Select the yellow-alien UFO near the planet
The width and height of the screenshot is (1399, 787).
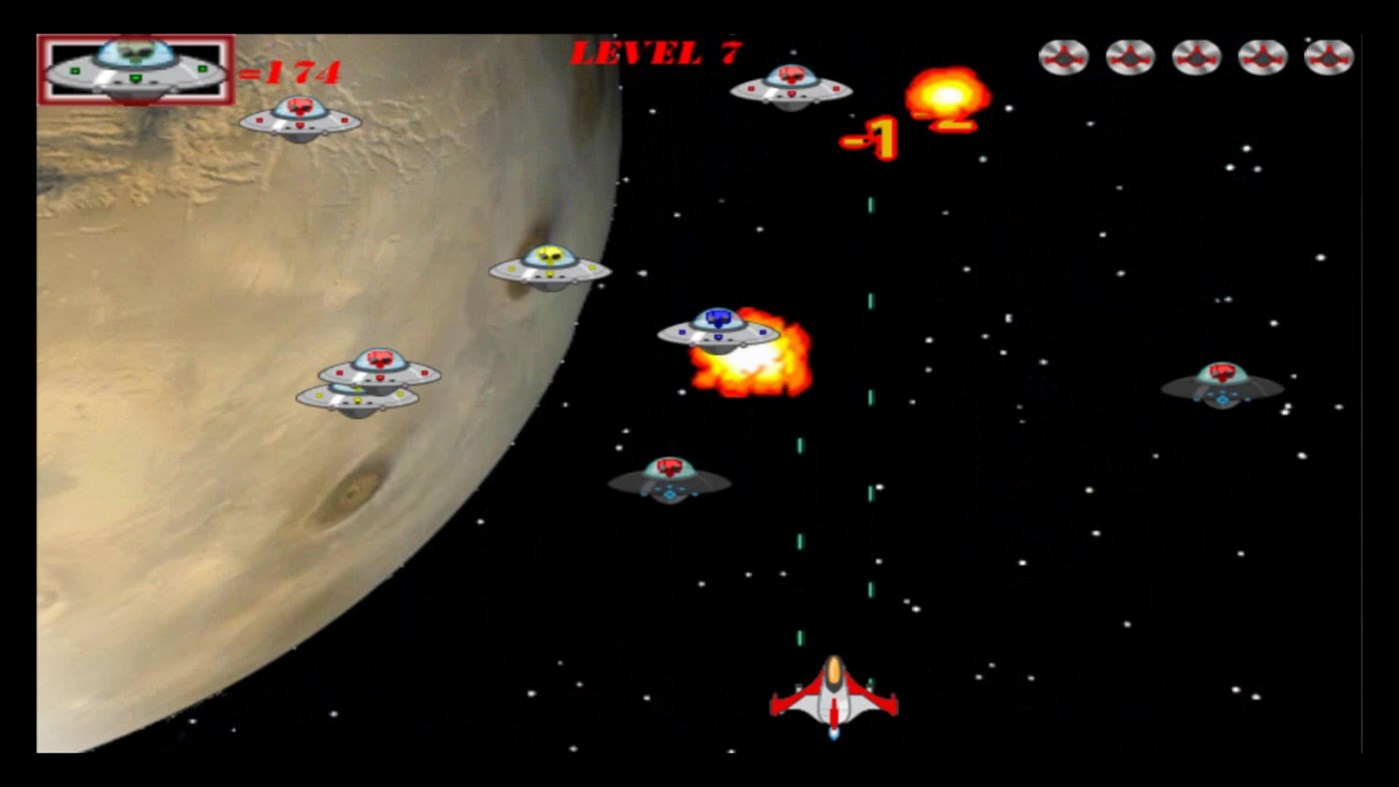548,268
